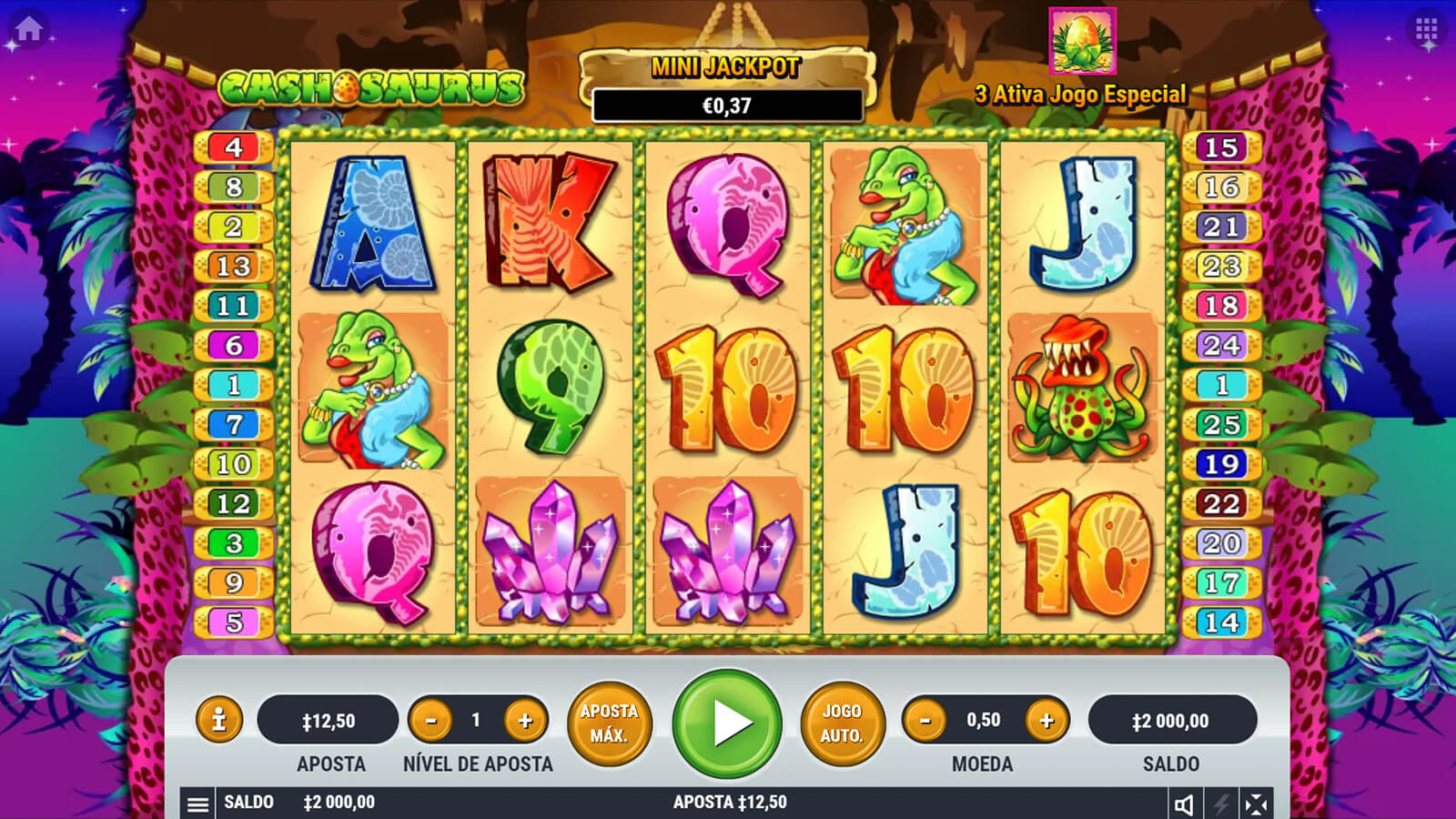
Task: Toggle fullscreen mode icon
Action: (x=1256, y=804)
